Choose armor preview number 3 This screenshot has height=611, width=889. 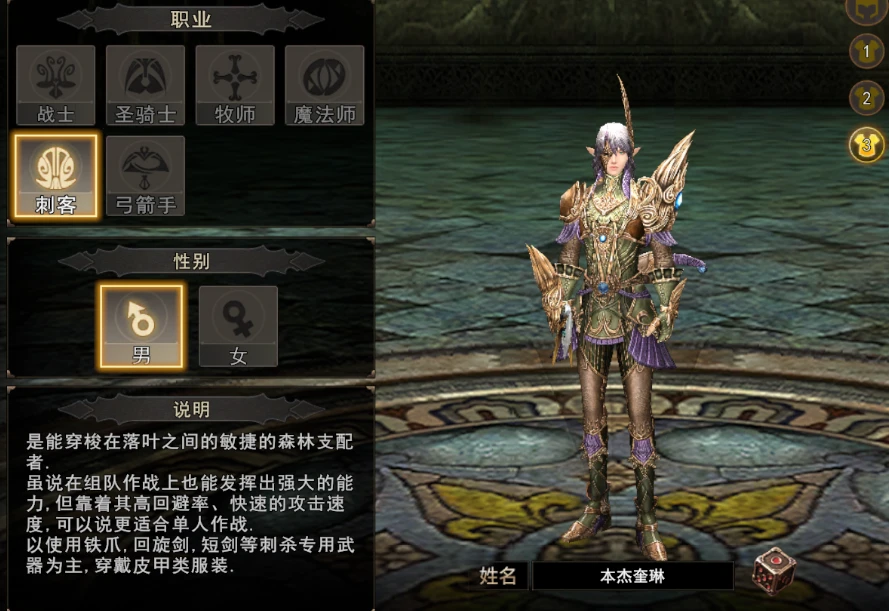[x=866, y=145]
